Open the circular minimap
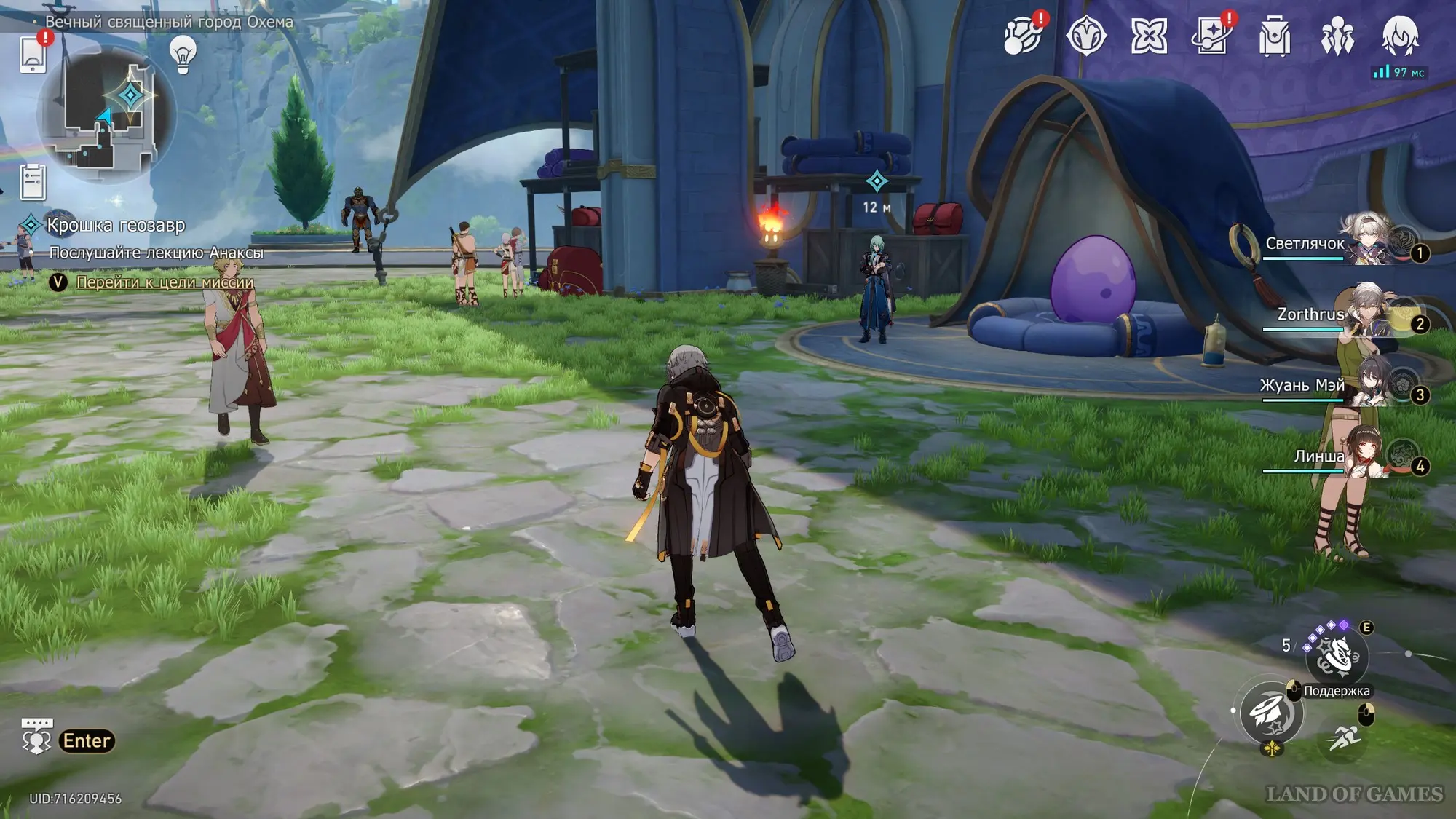The height and width of the screenshot is (819, 1456). (106, 116)
